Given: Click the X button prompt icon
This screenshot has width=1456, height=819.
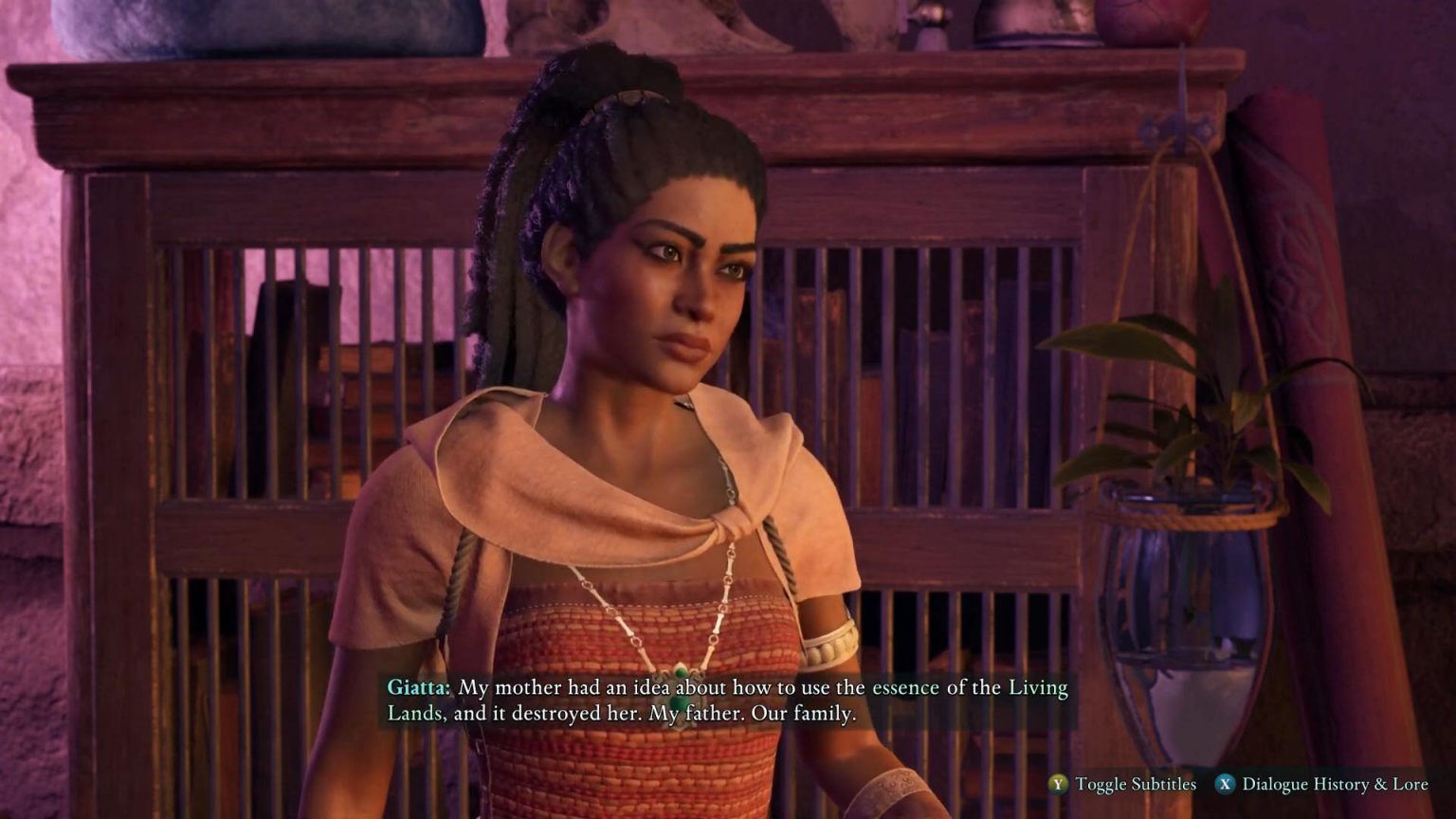Looking at the screenshot, I should click(1228, 785).
